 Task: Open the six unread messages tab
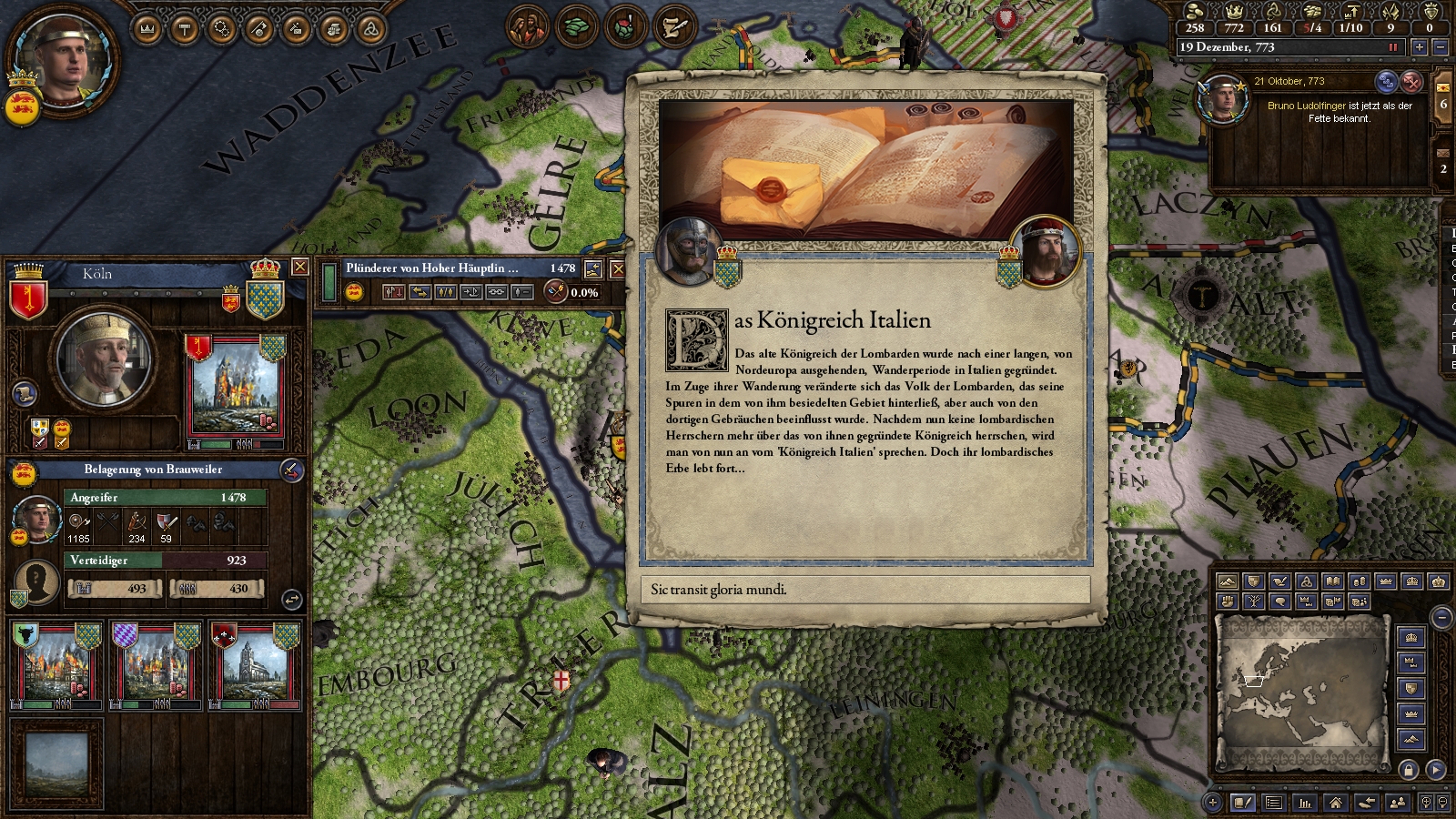click(x=1443, y=104)
